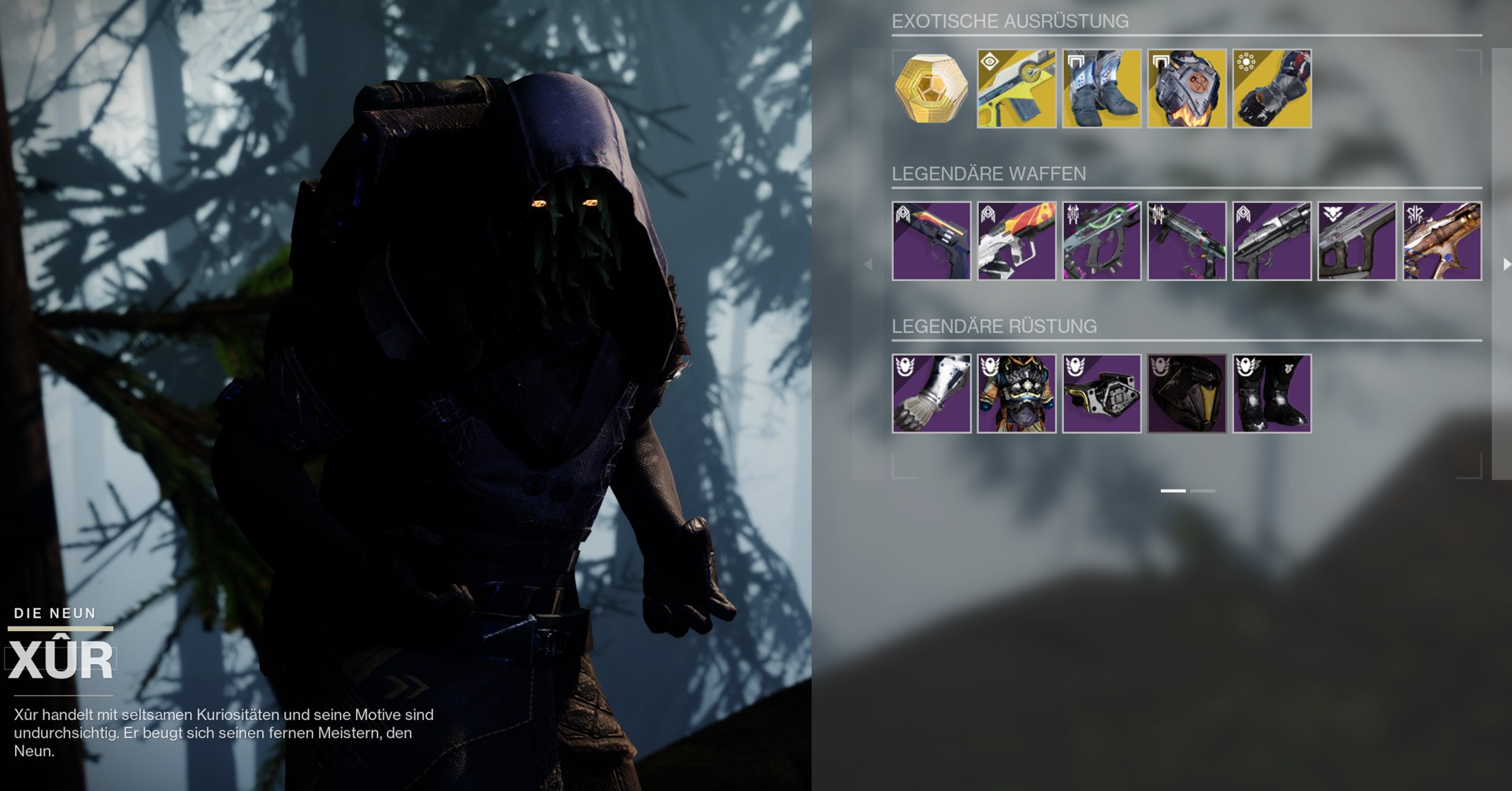Open the exotic chest armor with flames
Viewport: 1512px width, 791px height.
[x=1186, y=89]
